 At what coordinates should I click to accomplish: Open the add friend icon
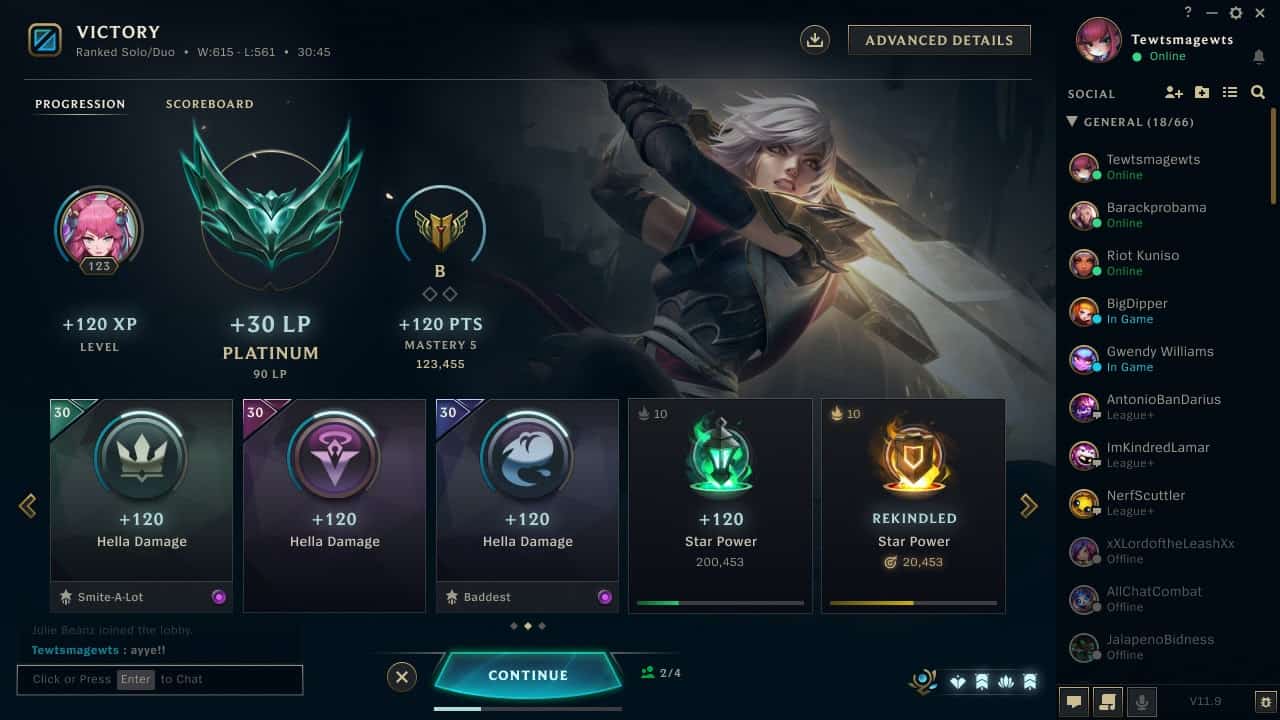tap(1173, 92)
